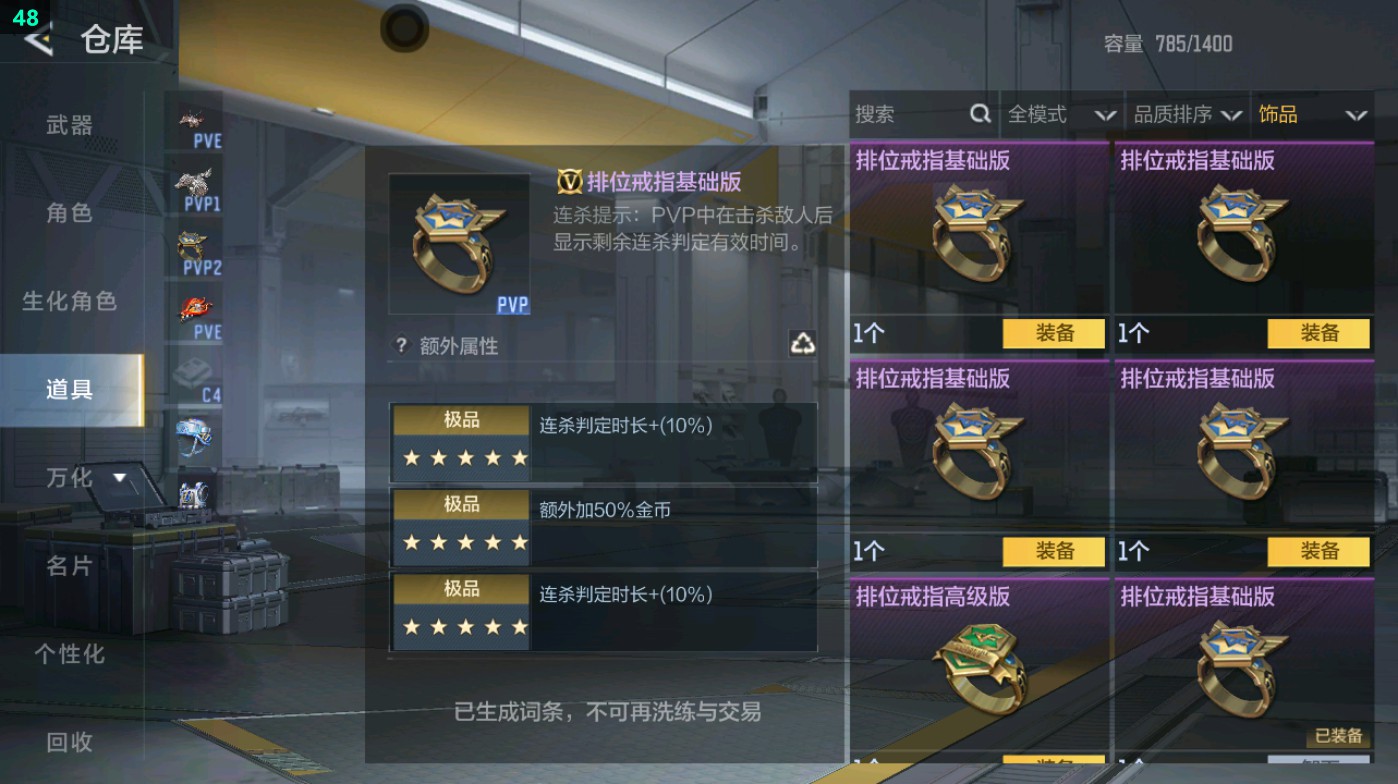Equip the first 排位戒指基础版 ring

pyautogui.click(x=1051, y=333)
